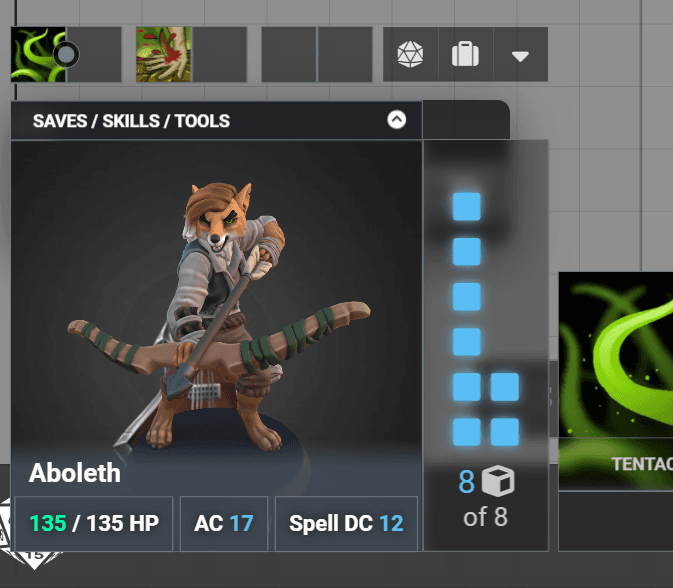Open the briefcase inventory button
Viewport: 673px width, 588px height.
465,54
